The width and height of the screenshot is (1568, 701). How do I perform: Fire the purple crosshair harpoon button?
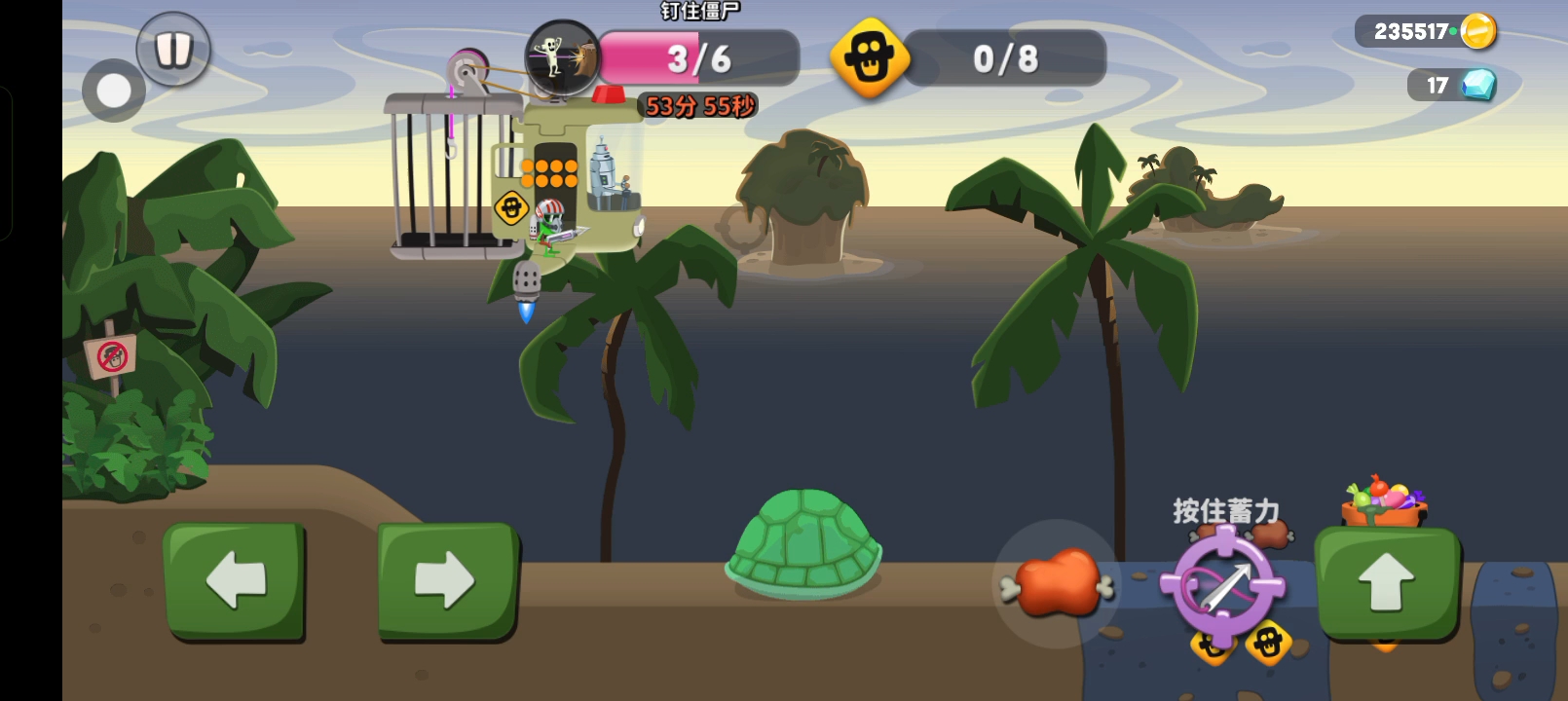(x=1223, y=585)
